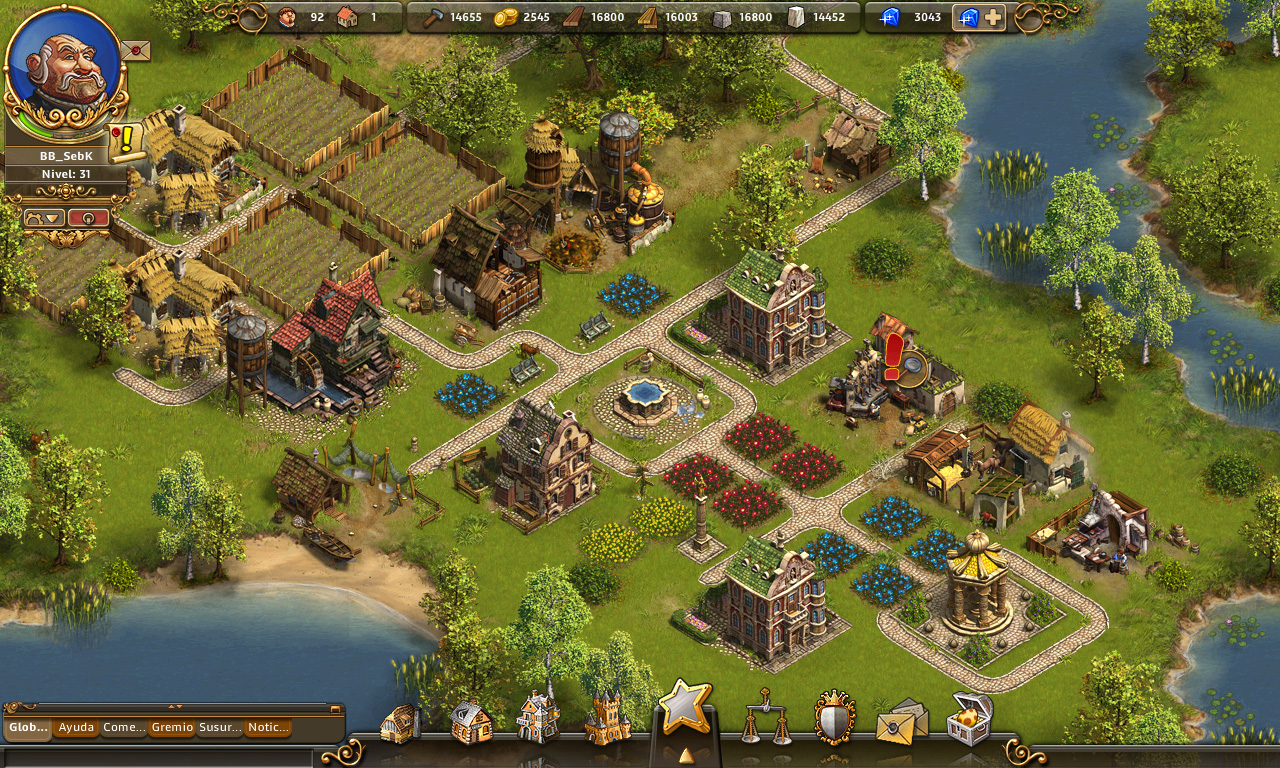Expand the dropdown button under the player name
Screen dimensions: 1280x768
pos(44,218)
